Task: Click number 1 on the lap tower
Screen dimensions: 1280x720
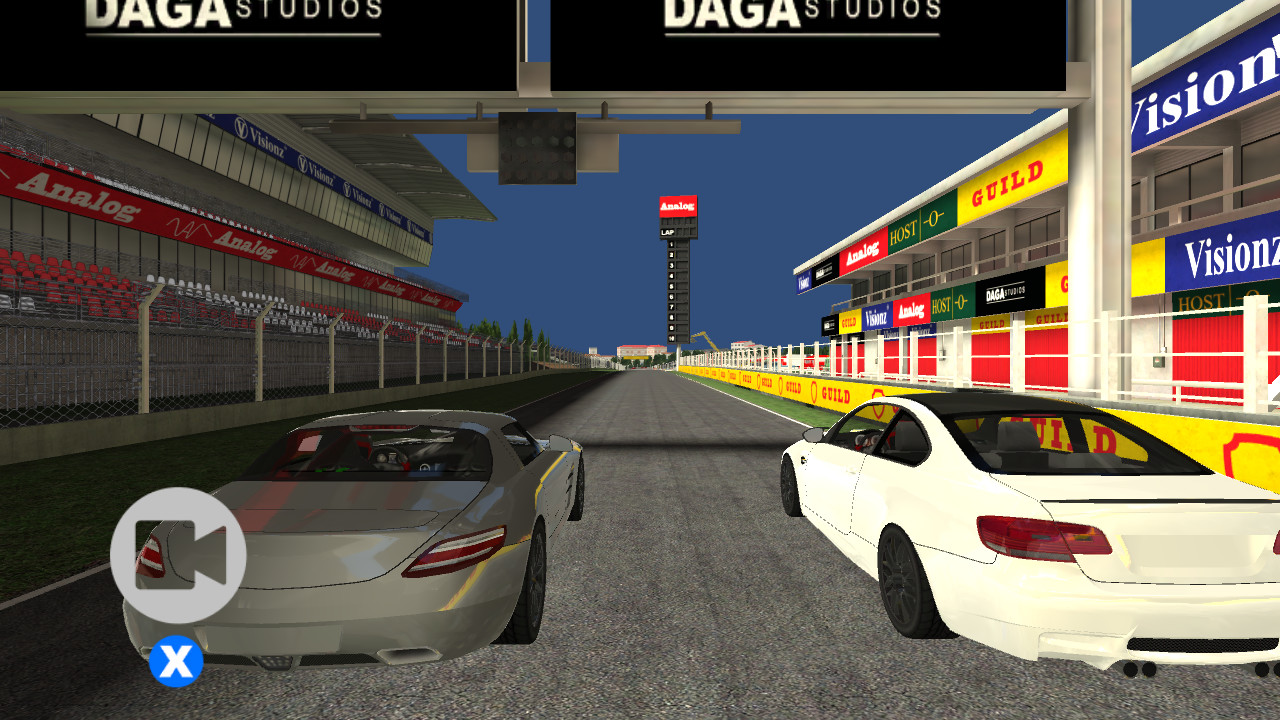Action: click(670, 244)
